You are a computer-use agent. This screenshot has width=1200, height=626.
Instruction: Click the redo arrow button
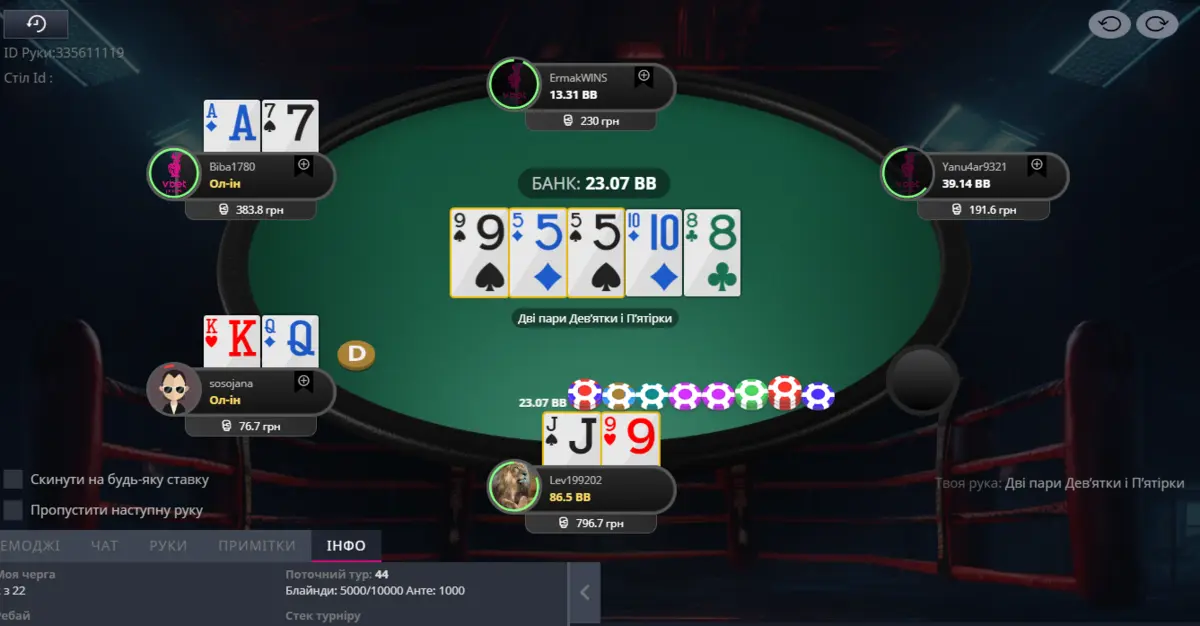(x=1156, y=24)
